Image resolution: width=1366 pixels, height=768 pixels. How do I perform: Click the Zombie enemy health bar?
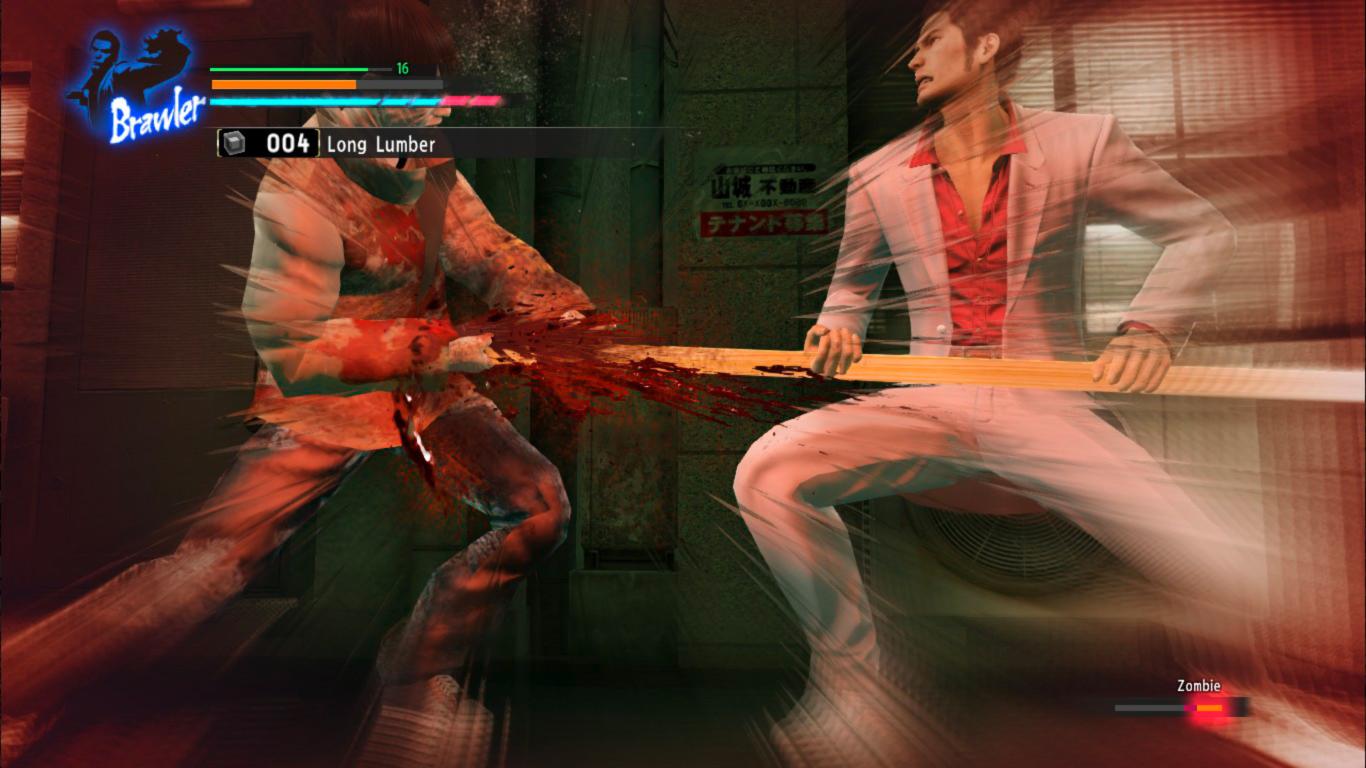[x=1180, y=707]
